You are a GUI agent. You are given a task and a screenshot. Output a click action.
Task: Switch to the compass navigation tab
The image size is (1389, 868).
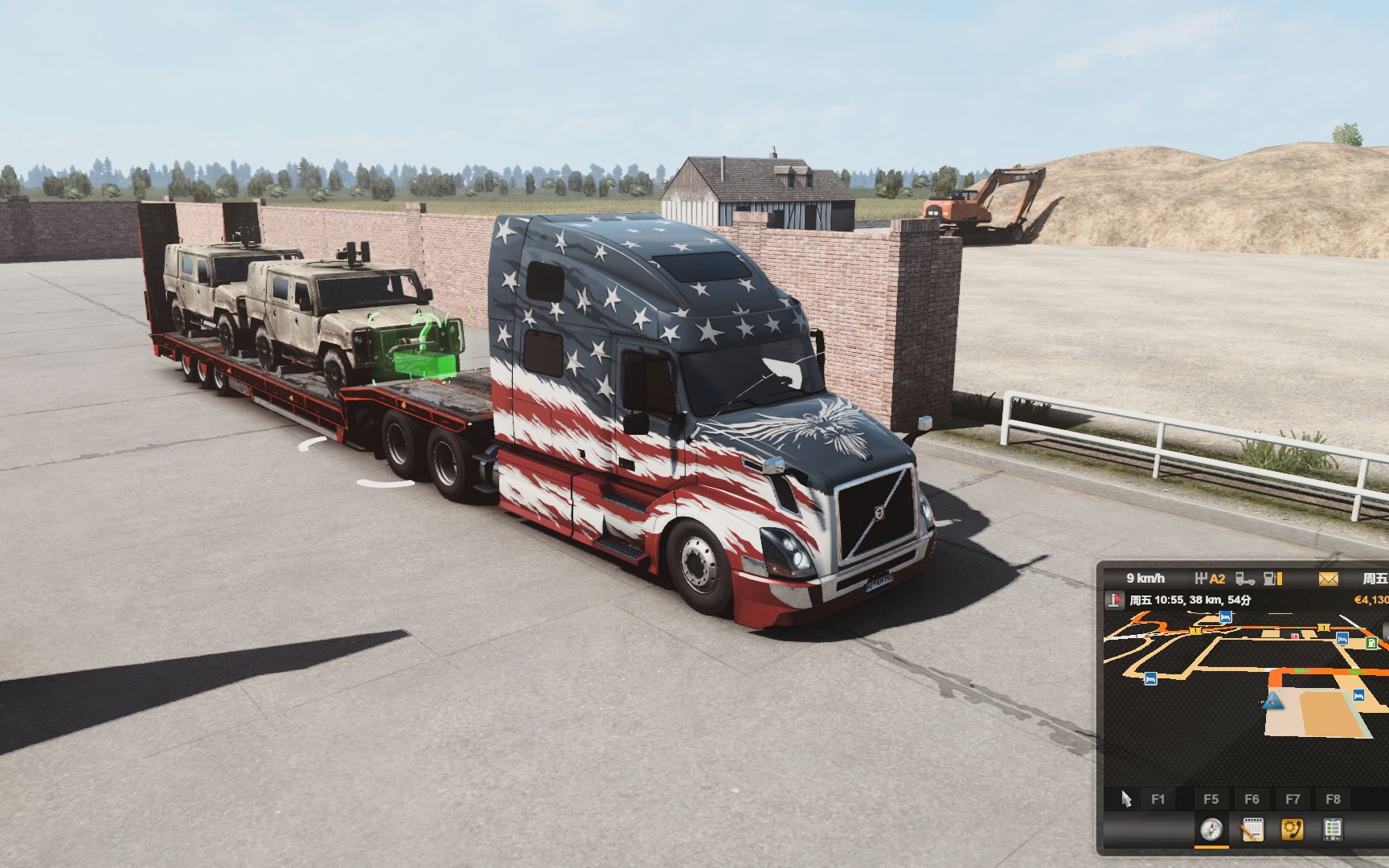coord(1211,829)
